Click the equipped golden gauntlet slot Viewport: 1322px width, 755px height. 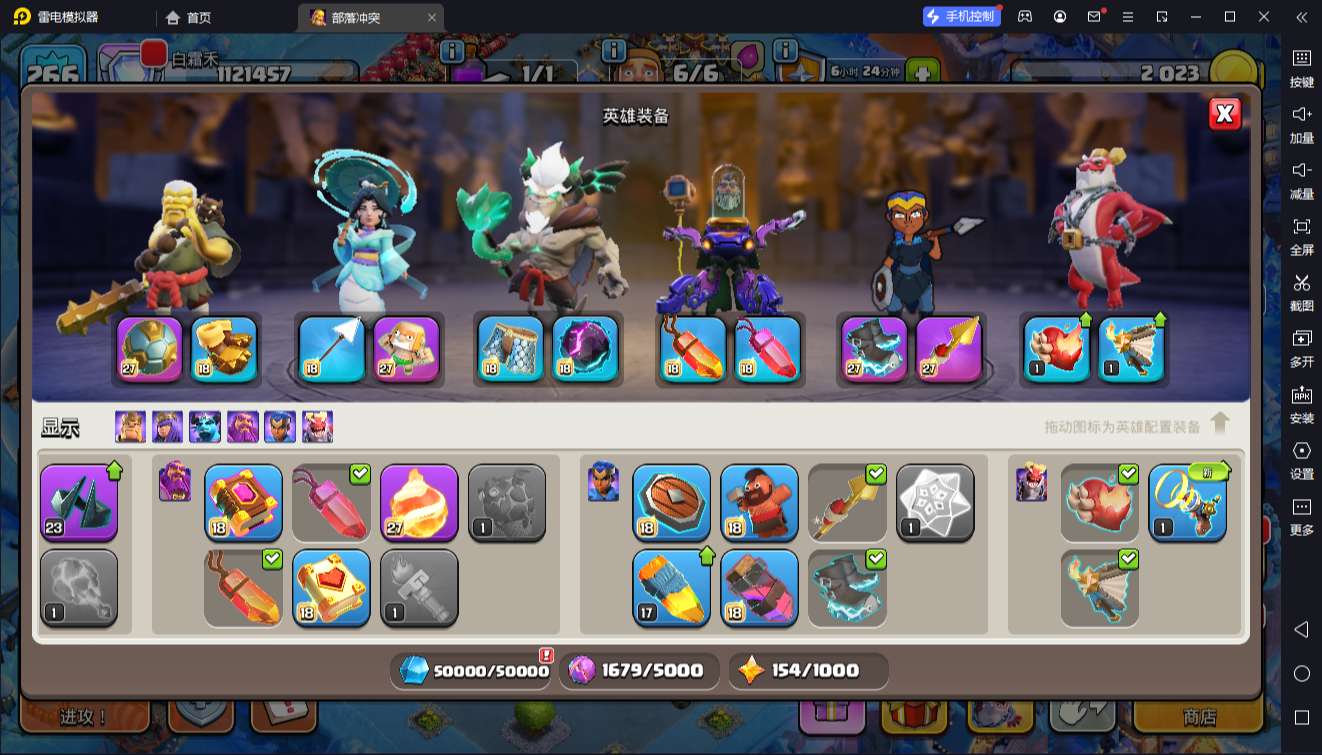pyautogui.click(x=224, y=349)
